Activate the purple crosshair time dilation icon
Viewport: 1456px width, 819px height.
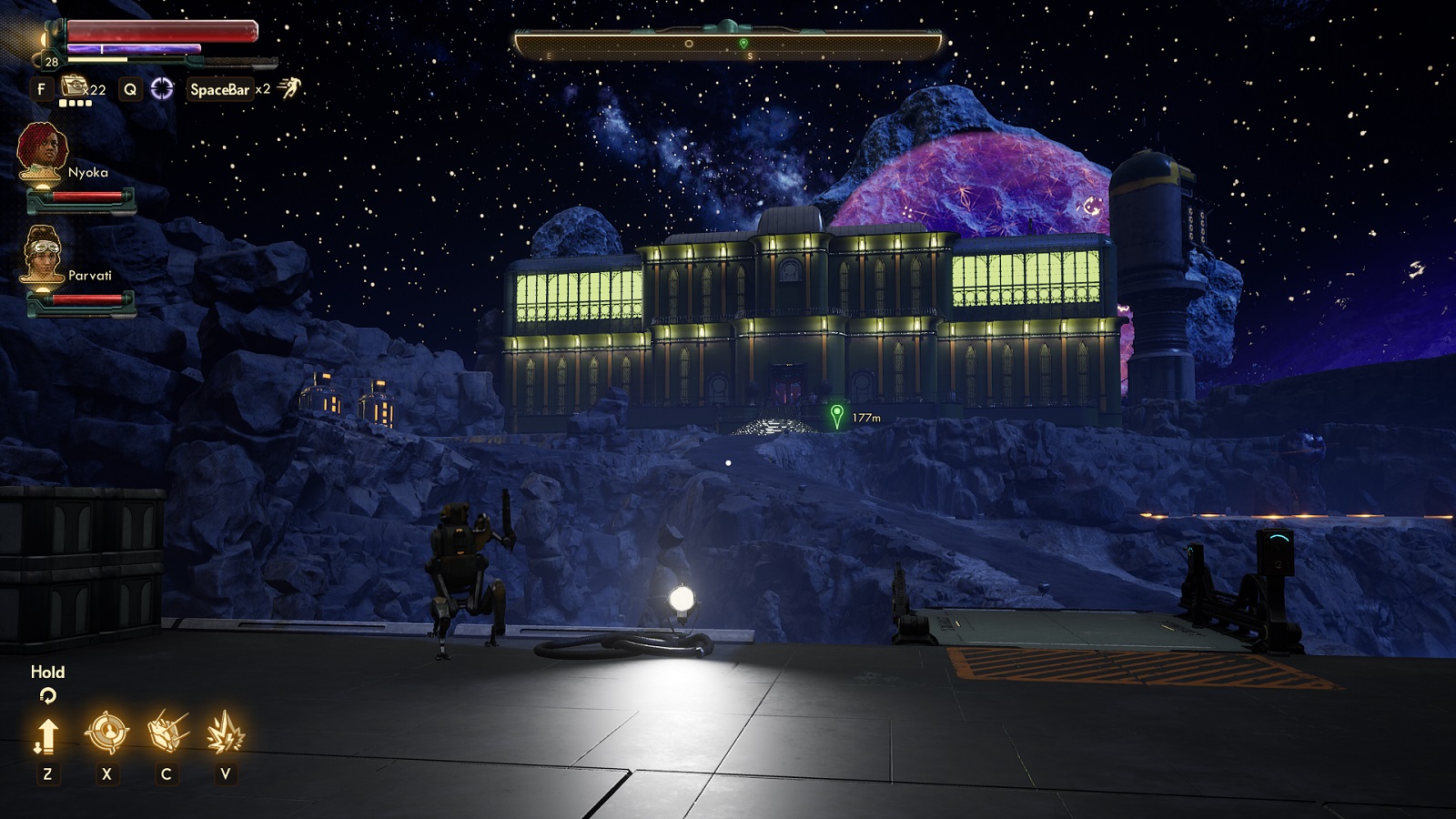tap(162, 88)
